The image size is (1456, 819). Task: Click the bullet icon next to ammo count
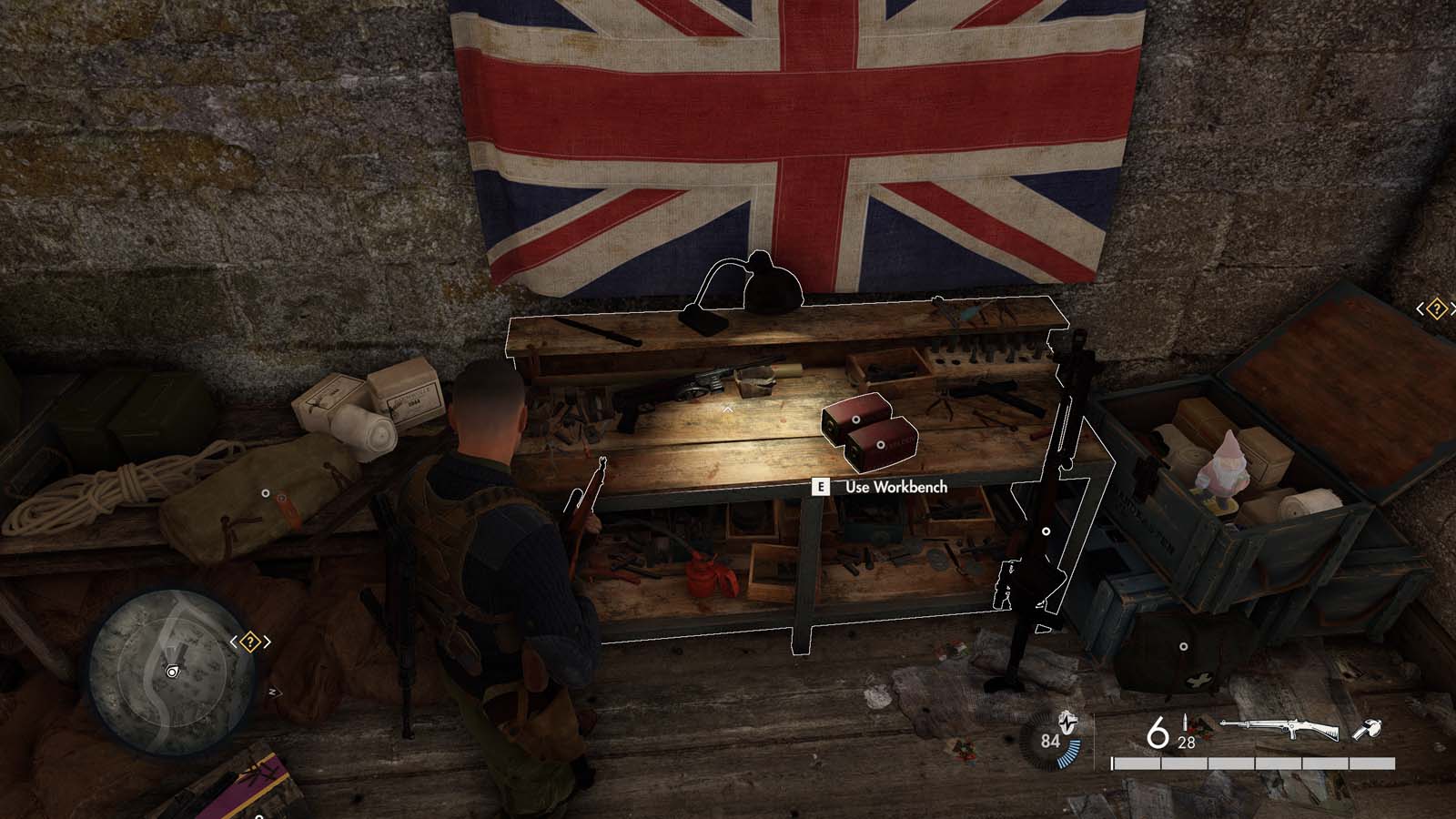click(1186, 723)
